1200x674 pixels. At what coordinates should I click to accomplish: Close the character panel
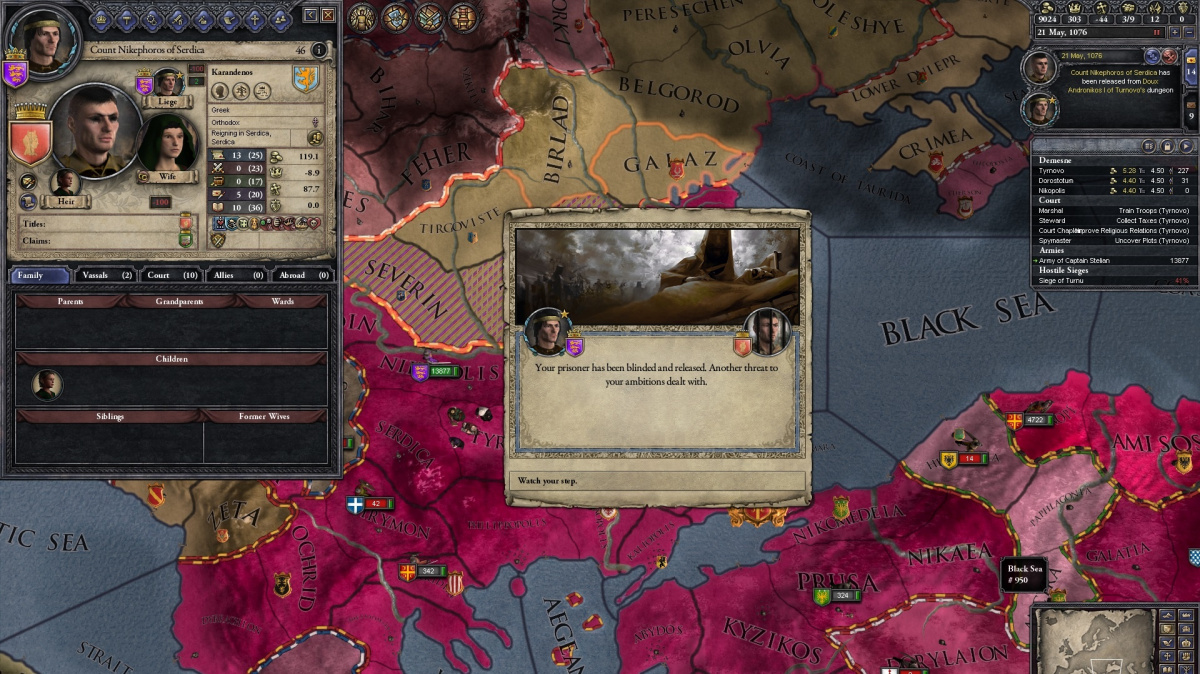tap(328, 14)
